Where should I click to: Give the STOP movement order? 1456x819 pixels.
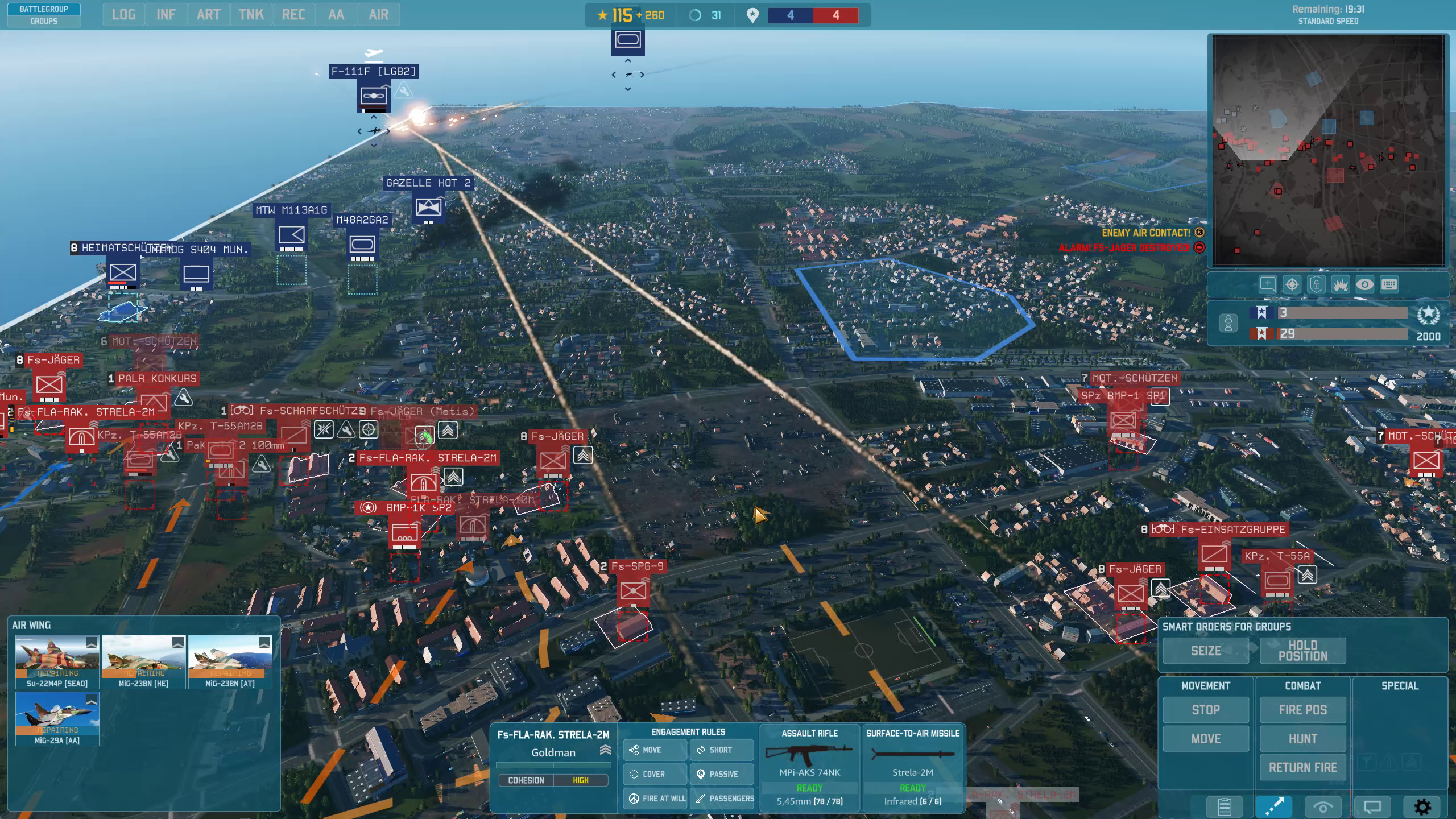1205,710
